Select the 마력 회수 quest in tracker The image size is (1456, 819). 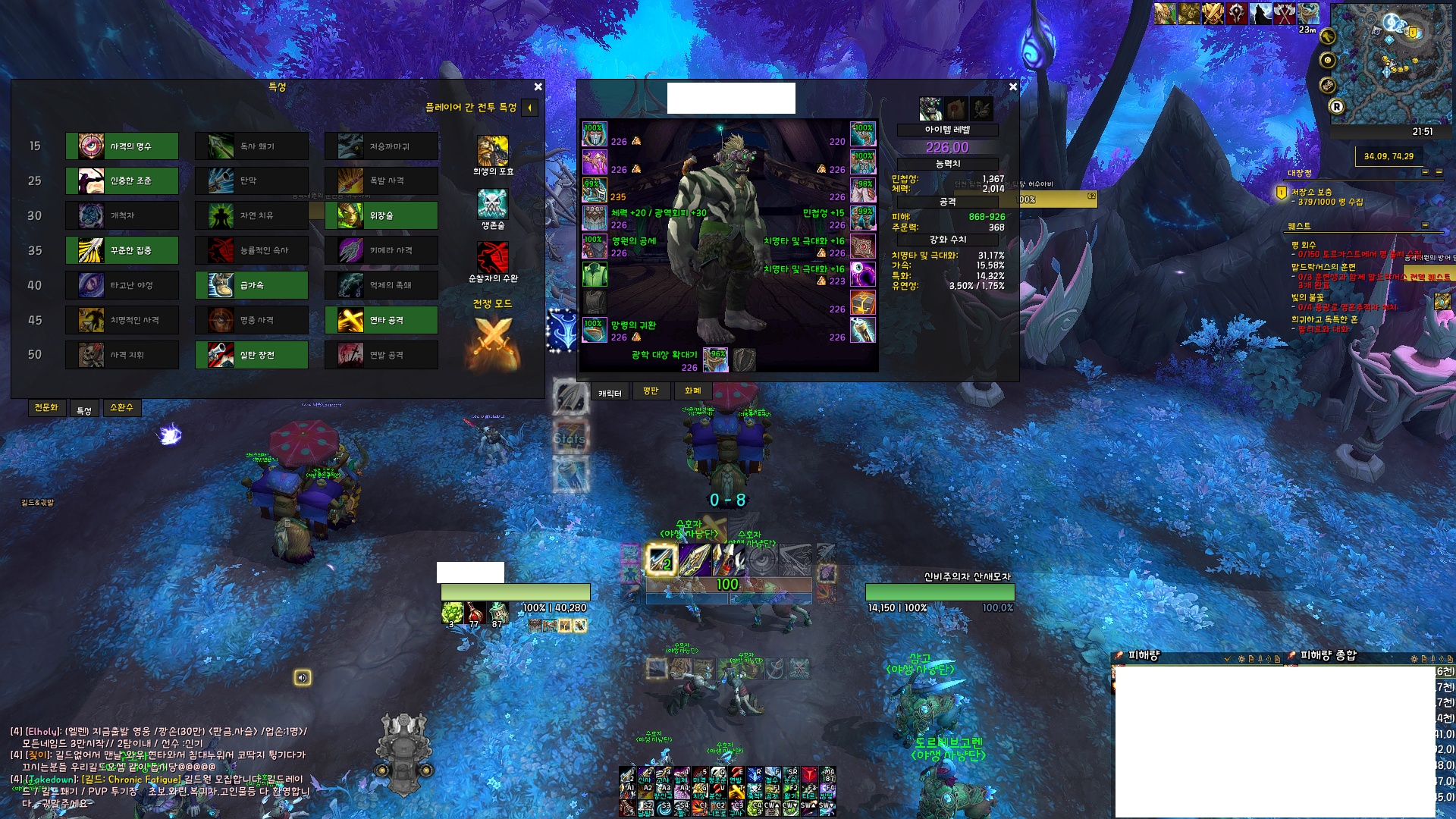point(1304,245)
